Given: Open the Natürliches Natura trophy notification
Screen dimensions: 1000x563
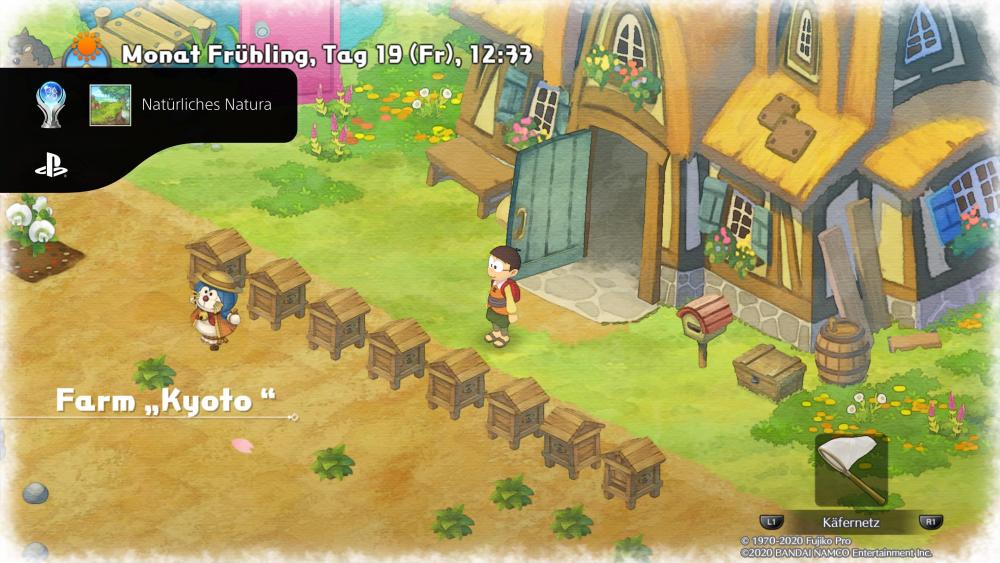Looking at the screenshot, I should pos(206,104).
